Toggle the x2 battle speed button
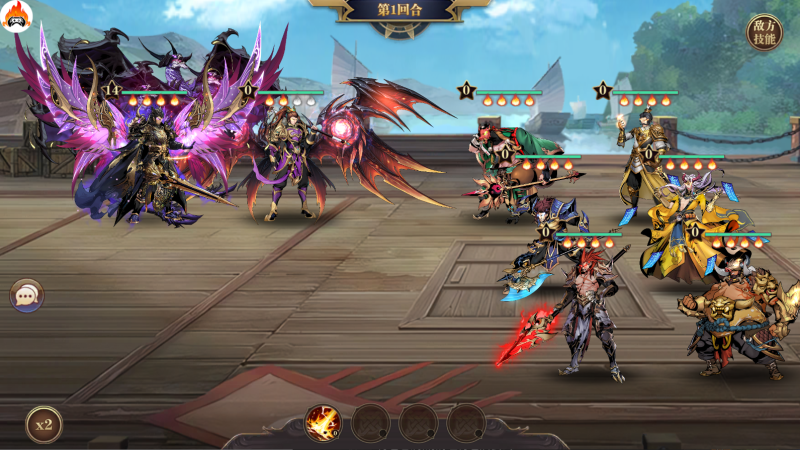Viewport: 800px width, 450px height. (43, 424)
